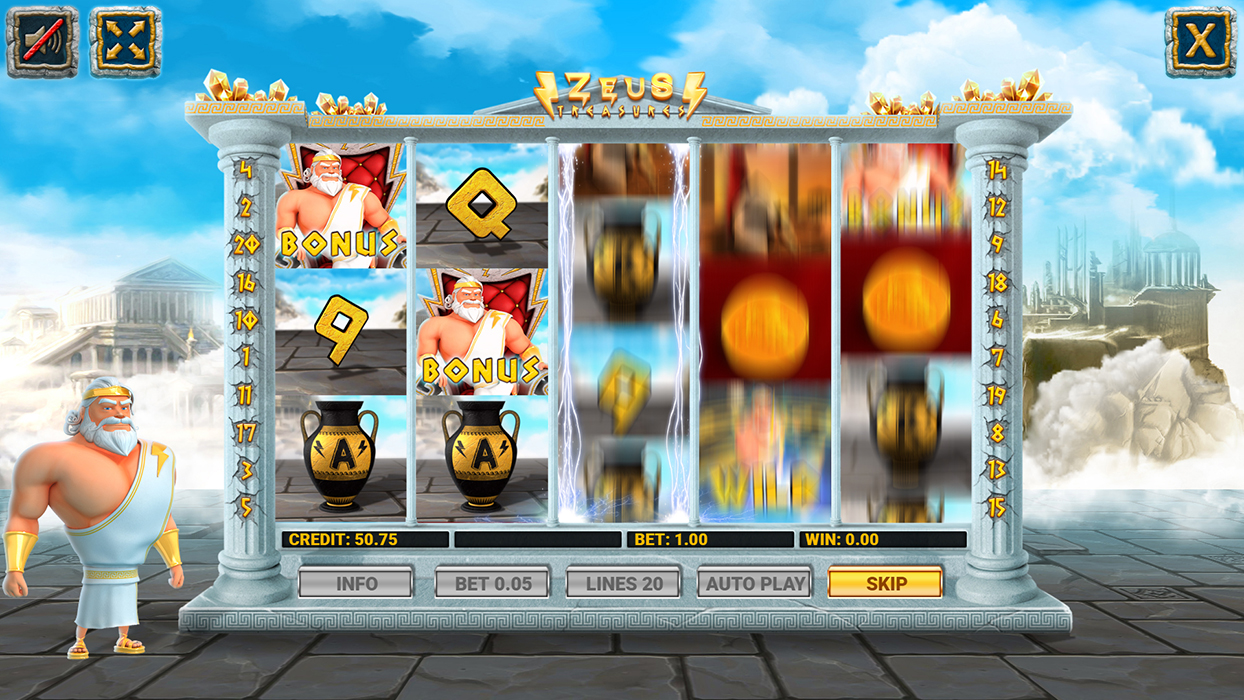The height and width of the screenshot is (700, 1244).
Task: Open the INFO paytable
Action: coord(356,583)
